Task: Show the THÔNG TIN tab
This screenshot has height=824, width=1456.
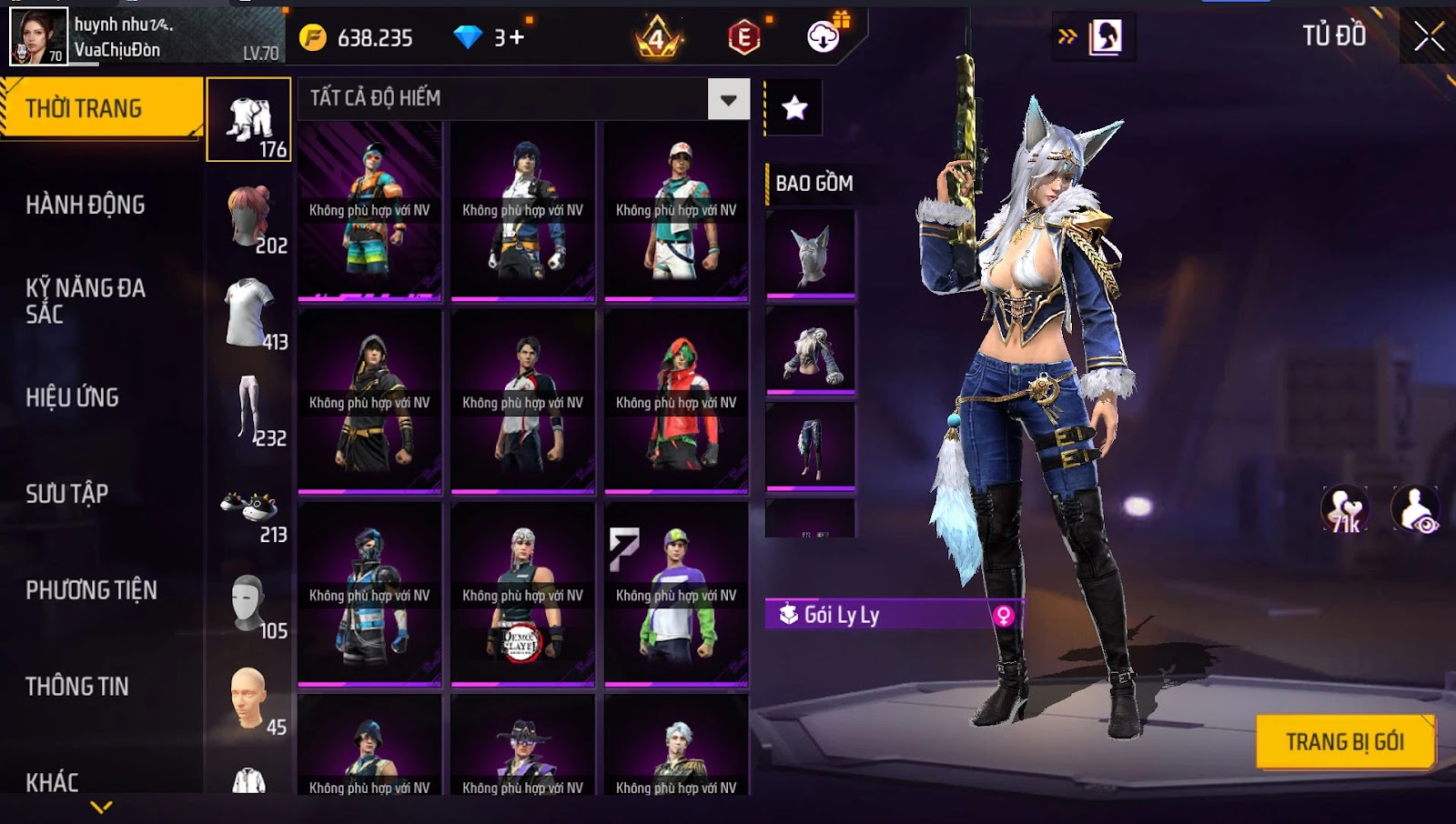Action: coord(77,687)
